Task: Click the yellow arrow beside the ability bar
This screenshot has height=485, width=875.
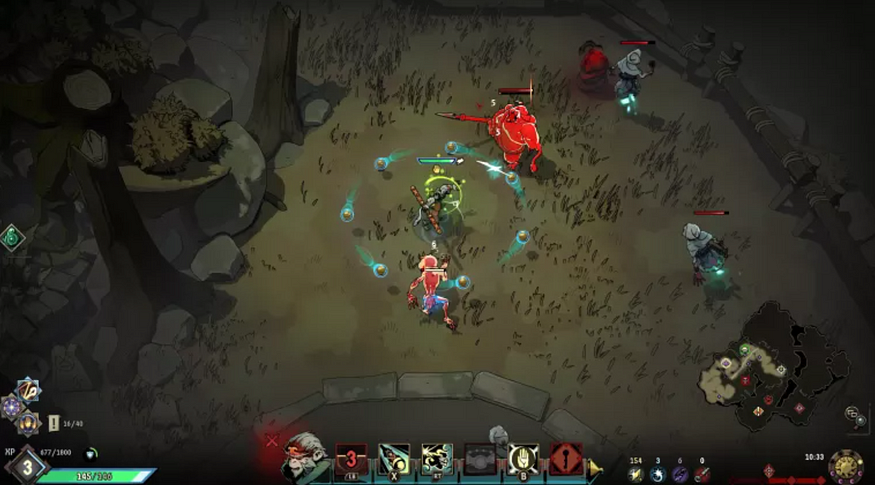Action: click(x=595, y=467)
